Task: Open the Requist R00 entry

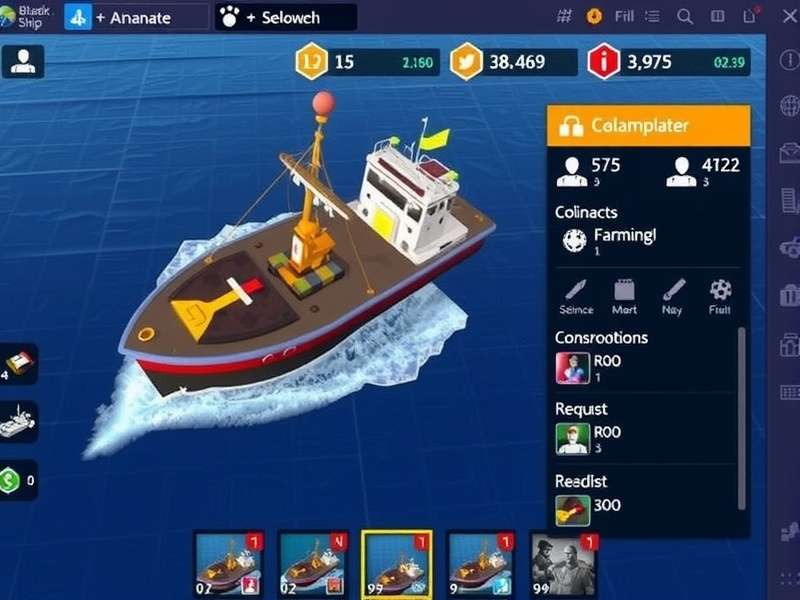Action: (590, 438)
